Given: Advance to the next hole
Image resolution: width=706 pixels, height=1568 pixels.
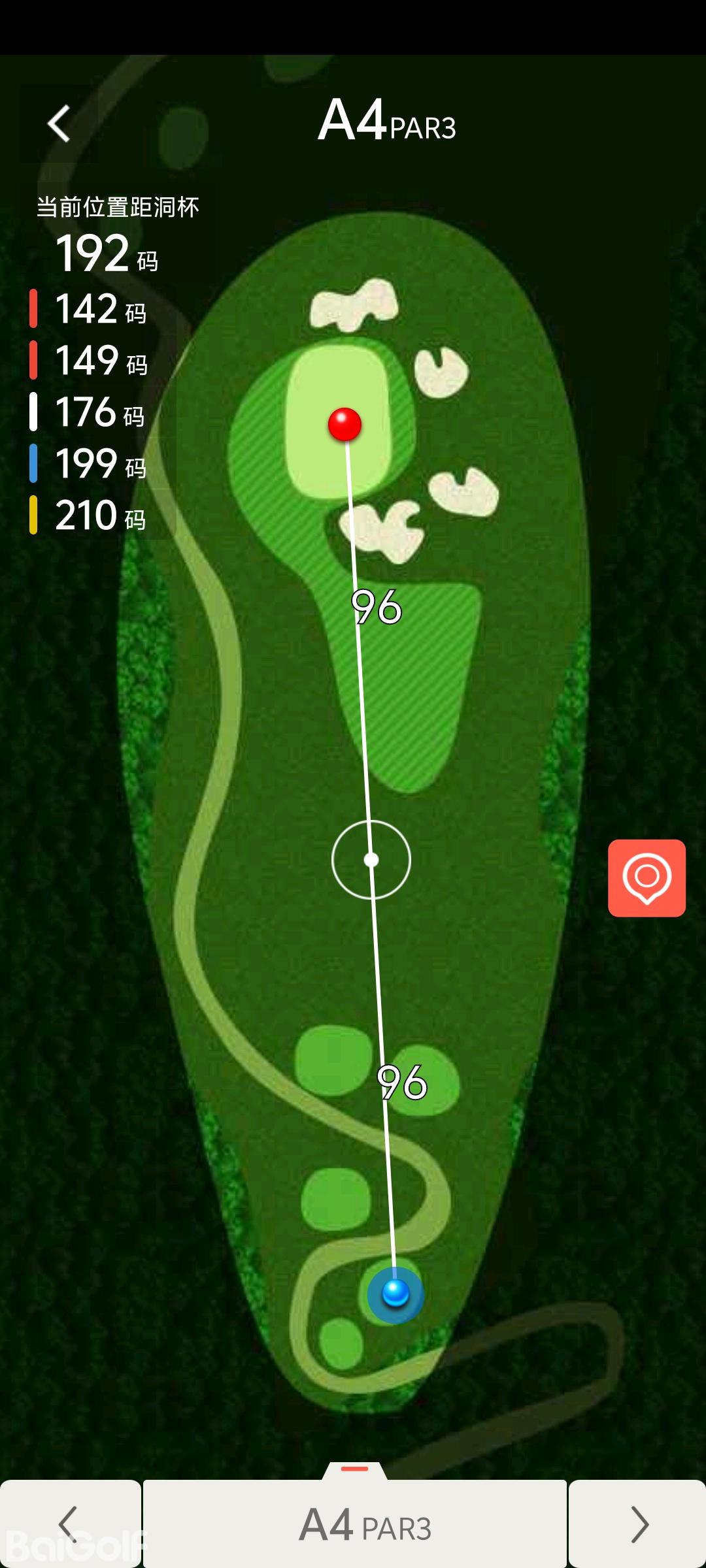Looking at the screenshot, I should [x=638, y=1524].
